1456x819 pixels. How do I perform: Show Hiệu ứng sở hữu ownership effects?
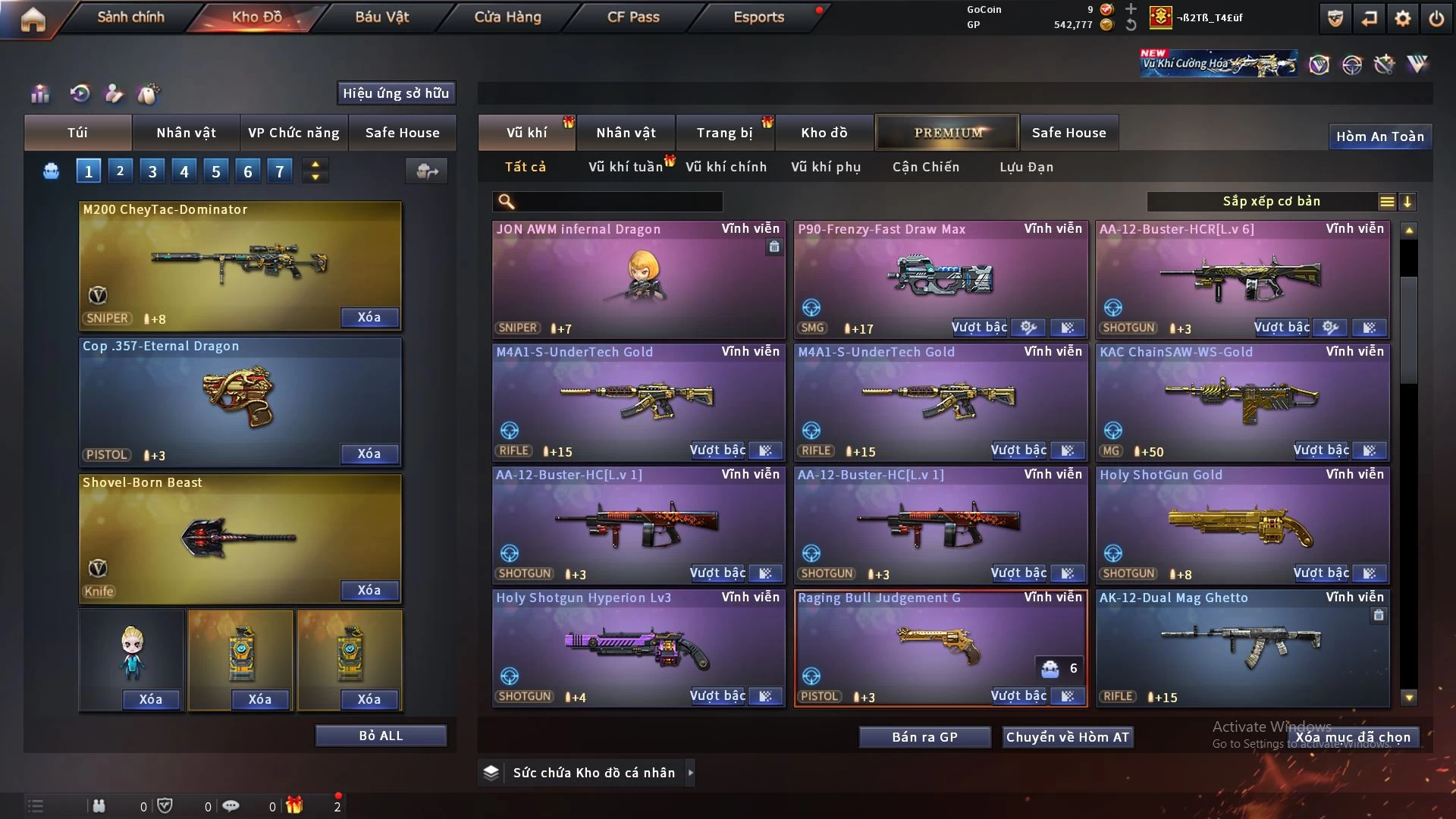(x=396, y=93)
